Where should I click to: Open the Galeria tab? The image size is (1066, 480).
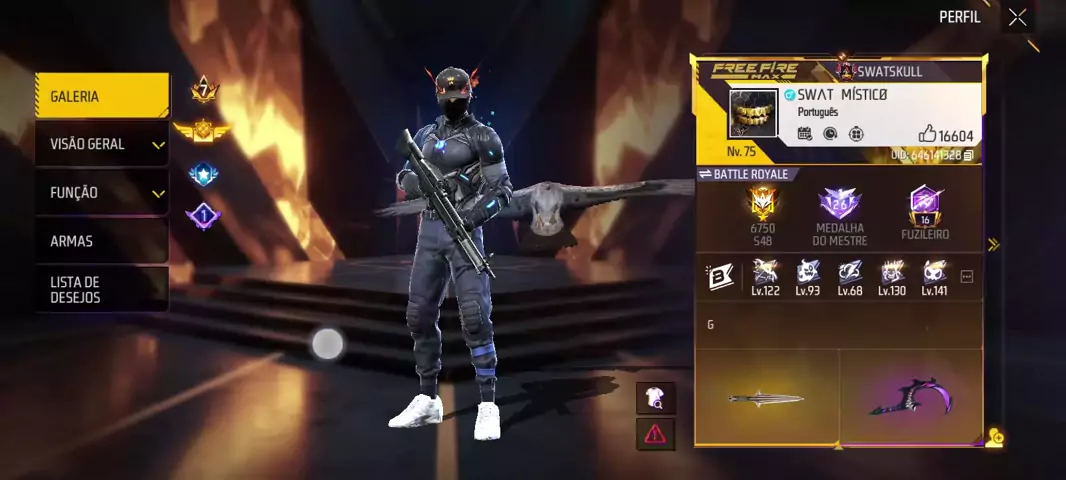coord(100,96)
